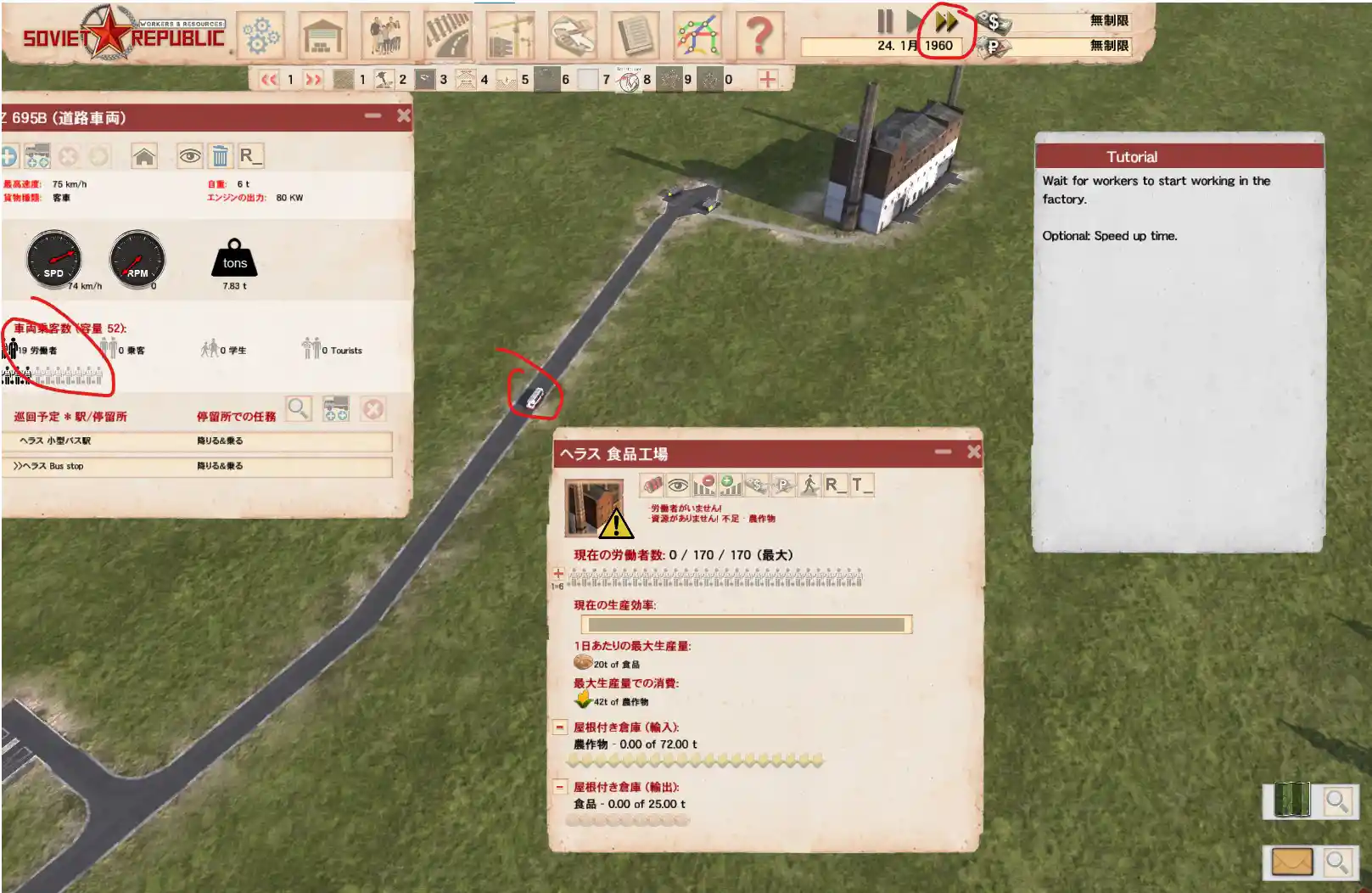This screenshot has height=893, width=1372.
Task: Send vehicle home with the house icon
Action: (144, 156)
